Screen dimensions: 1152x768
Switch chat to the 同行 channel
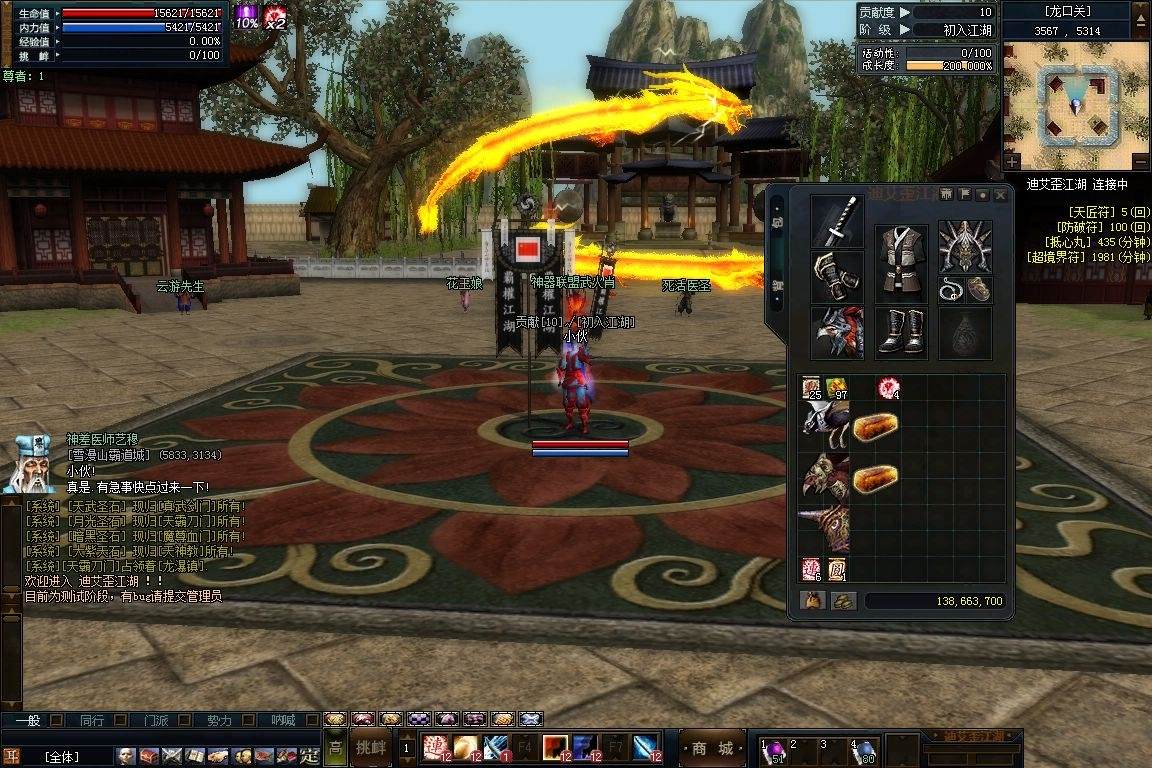(92, 720)
